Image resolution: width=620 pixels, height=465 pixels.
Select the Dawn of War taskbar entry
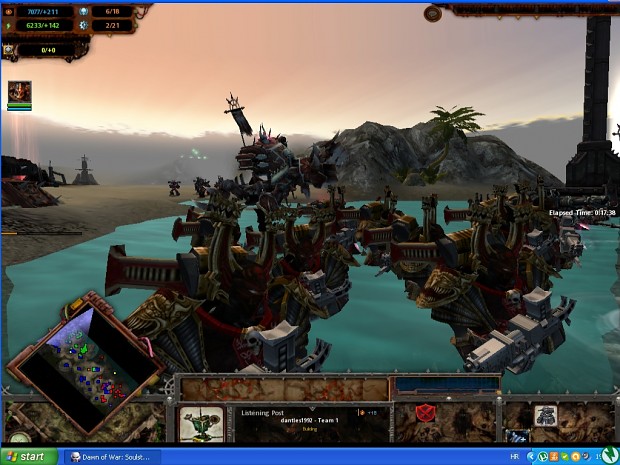tap(110, 456)
